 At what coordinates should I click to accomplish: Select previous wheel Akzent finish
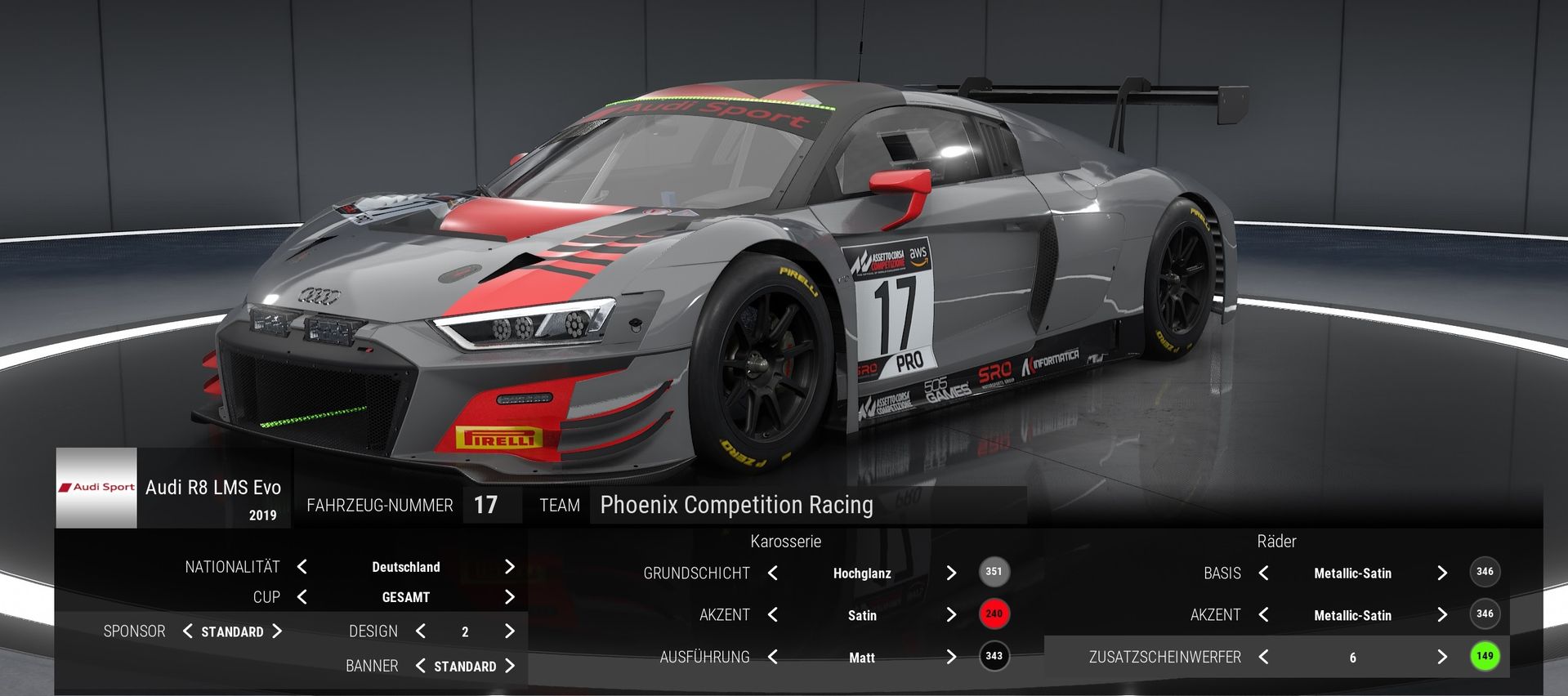click(1264, 615)
